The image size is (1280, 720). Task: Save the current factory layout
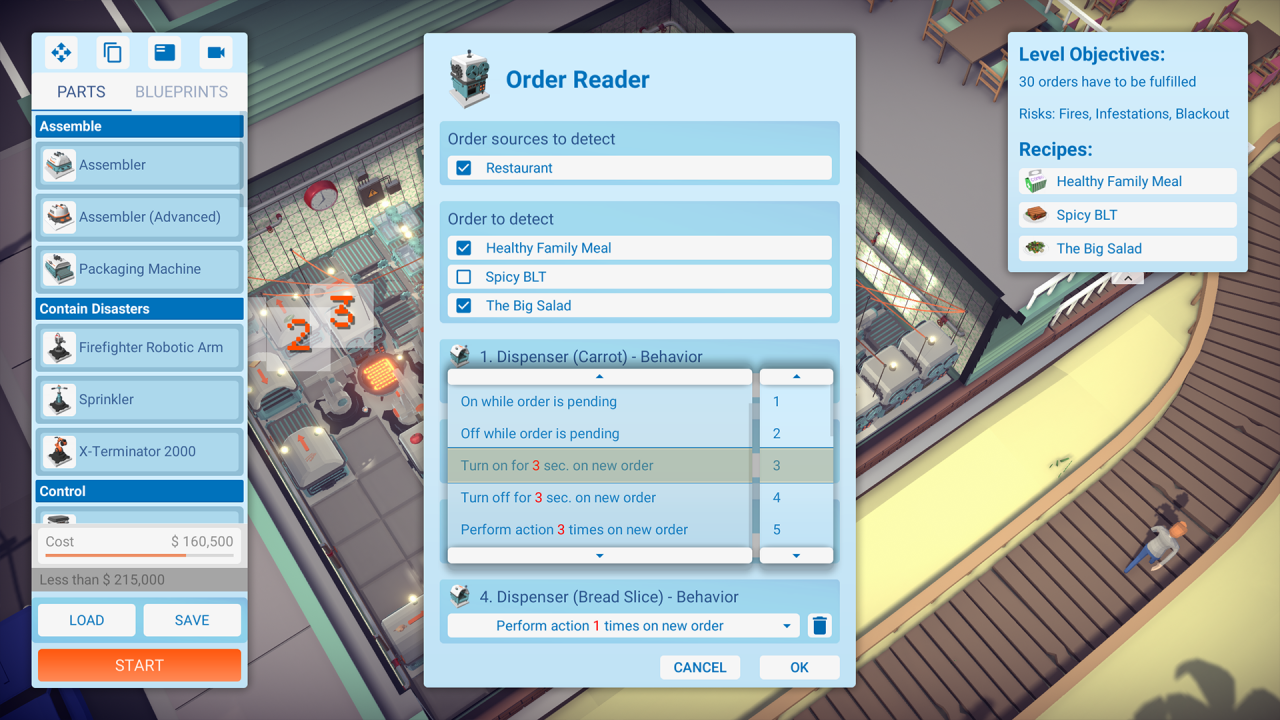click(x=192, y=620)
